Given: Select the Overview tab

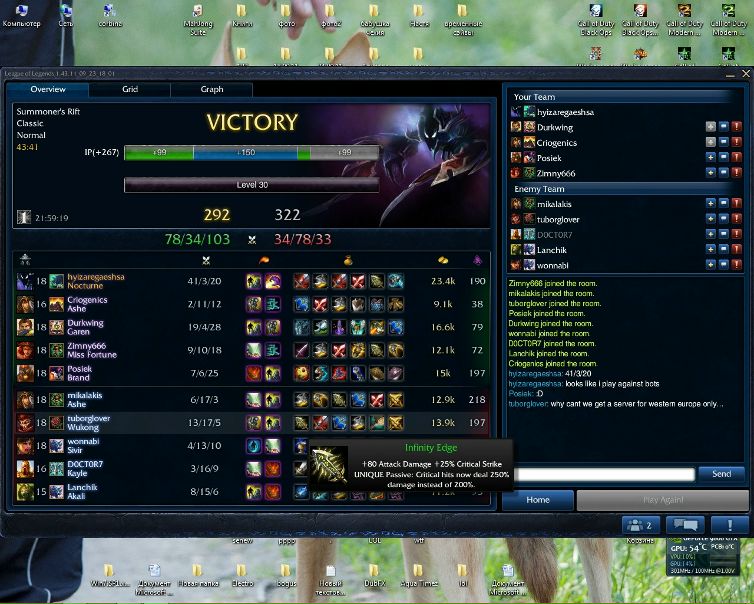Looking at the screenshot, I should (48, 89).
